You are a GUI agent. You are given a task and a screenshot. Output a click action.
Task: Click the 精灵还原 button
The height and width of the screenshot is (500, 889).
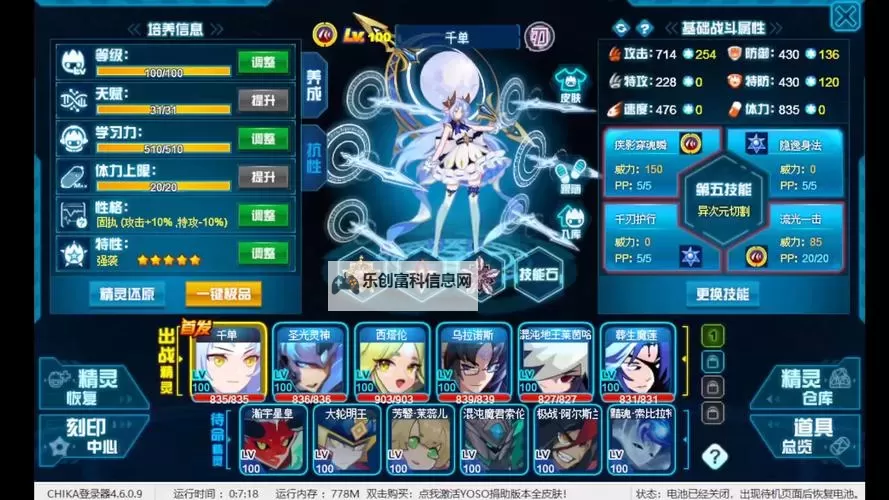point(127,293)
